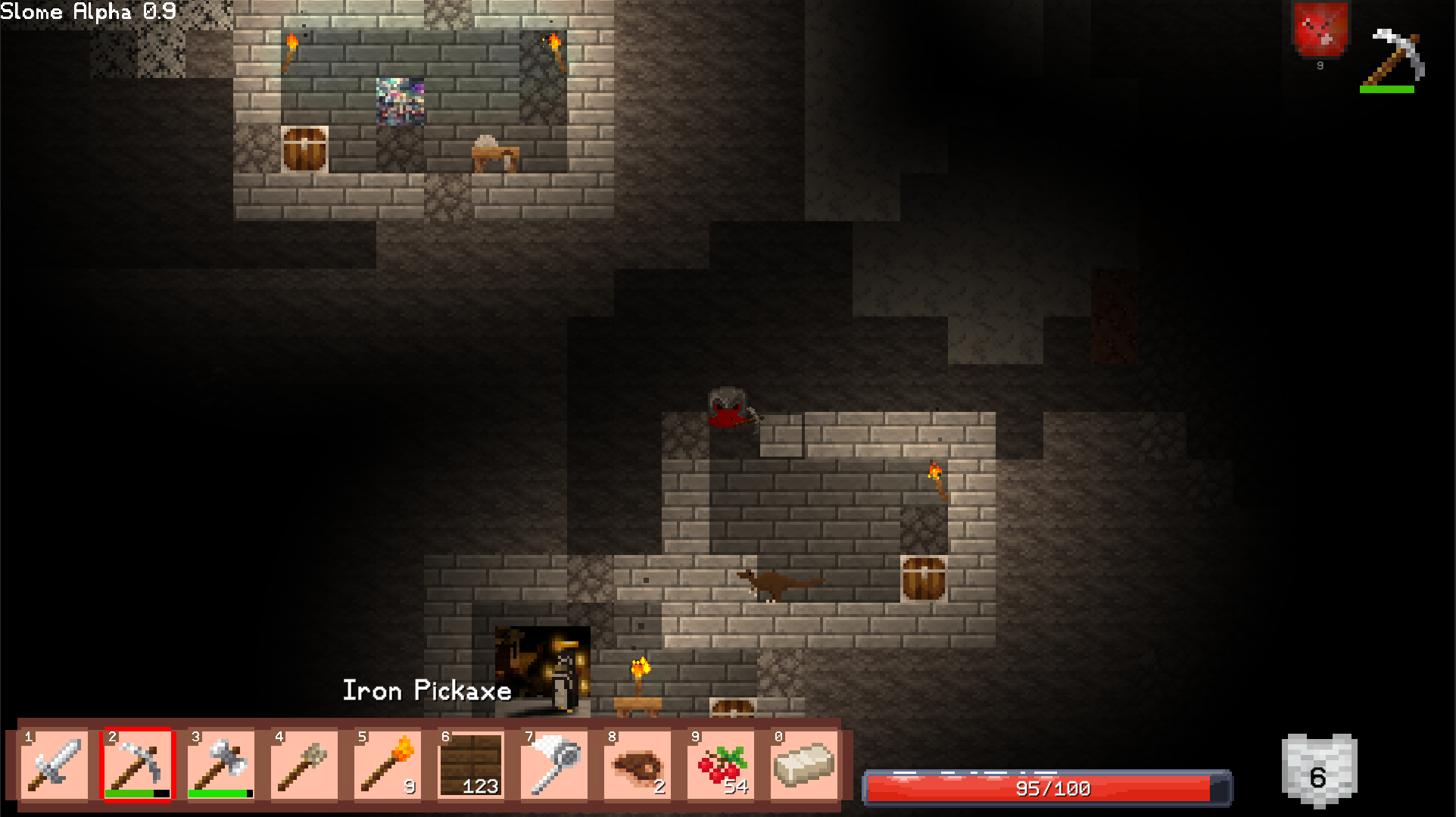Select the iron sword in slot 1
This screenshot has height=817, width=1456.
click(54, 763)
